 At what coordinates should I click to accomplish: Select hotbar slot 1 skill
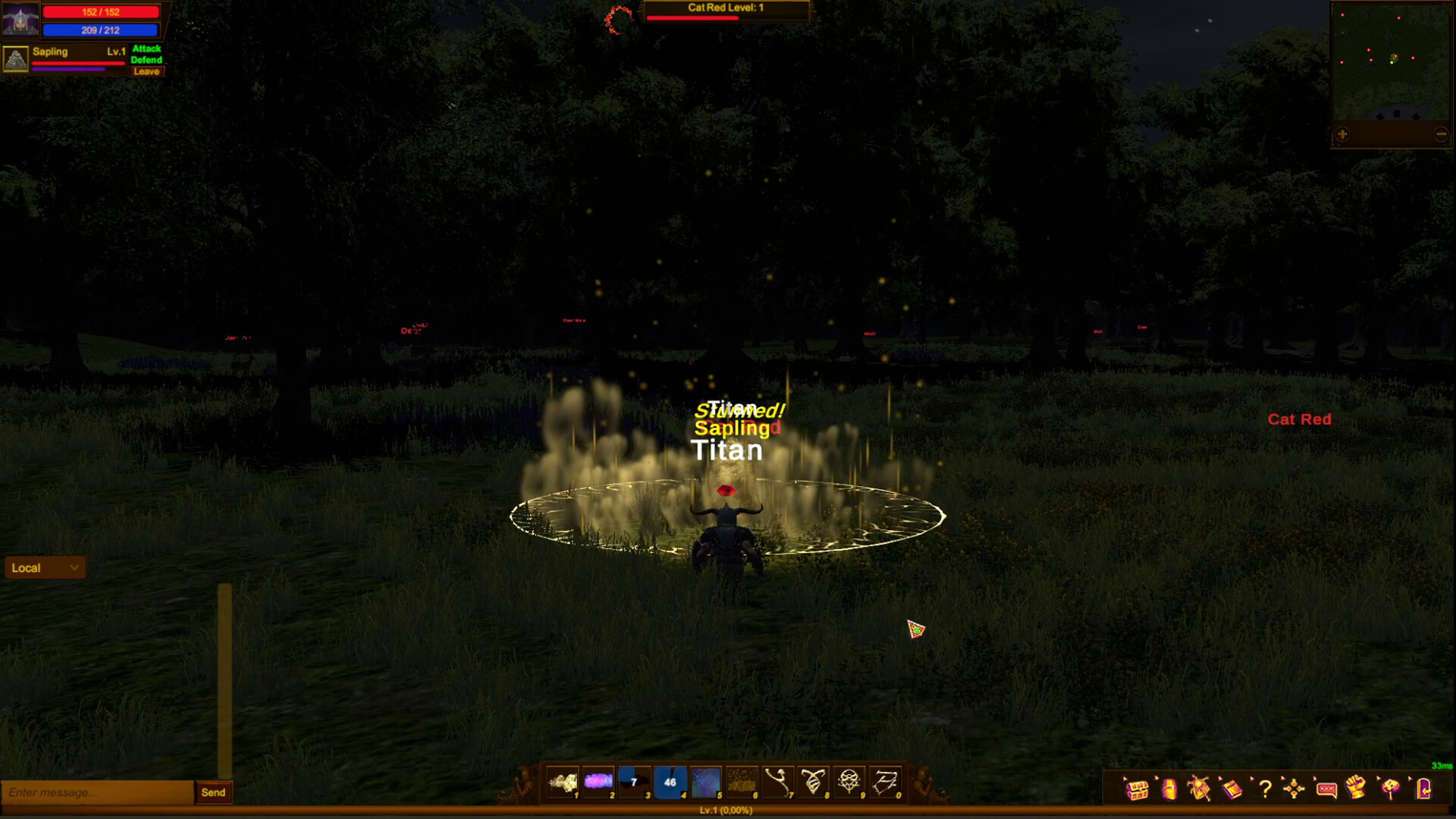(x=563, y=782)
